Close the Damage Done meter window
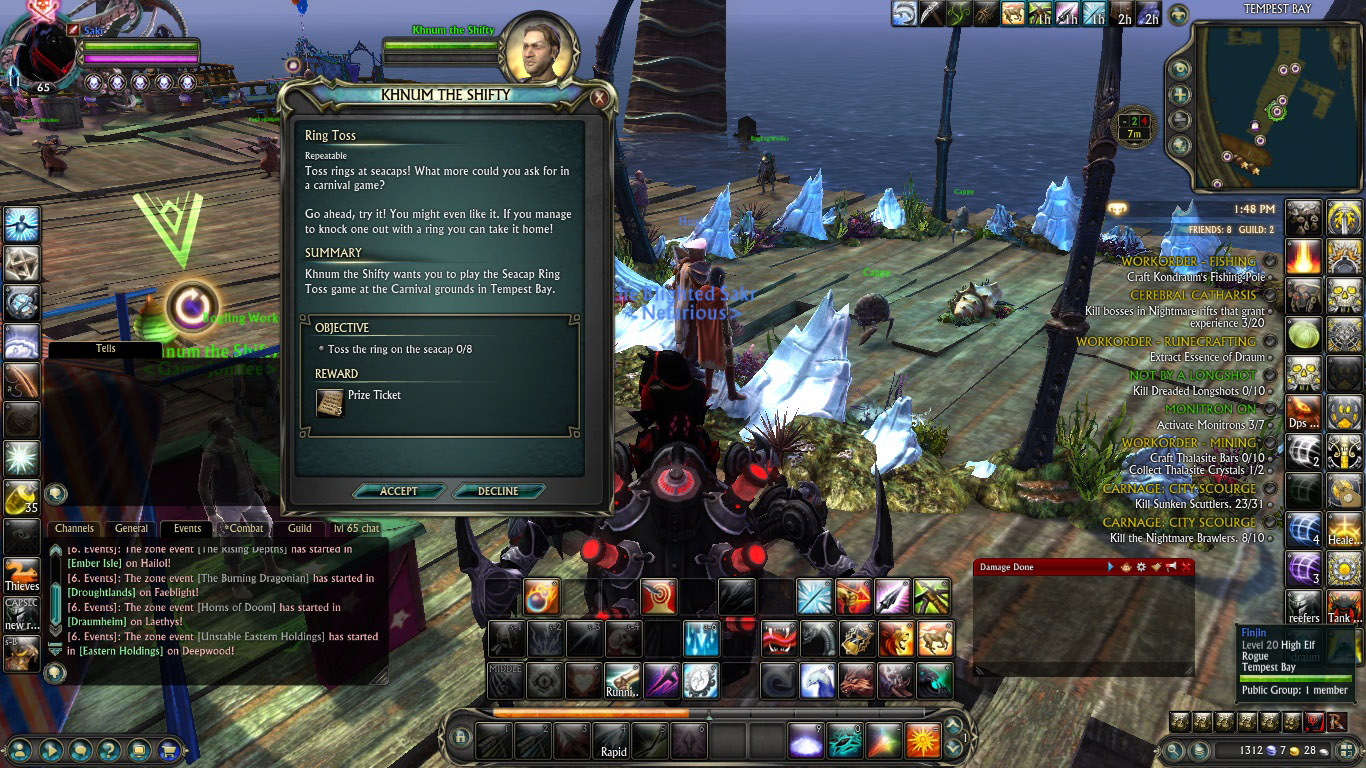Viewport: 1366px width, 768px height. [1187, 567]
